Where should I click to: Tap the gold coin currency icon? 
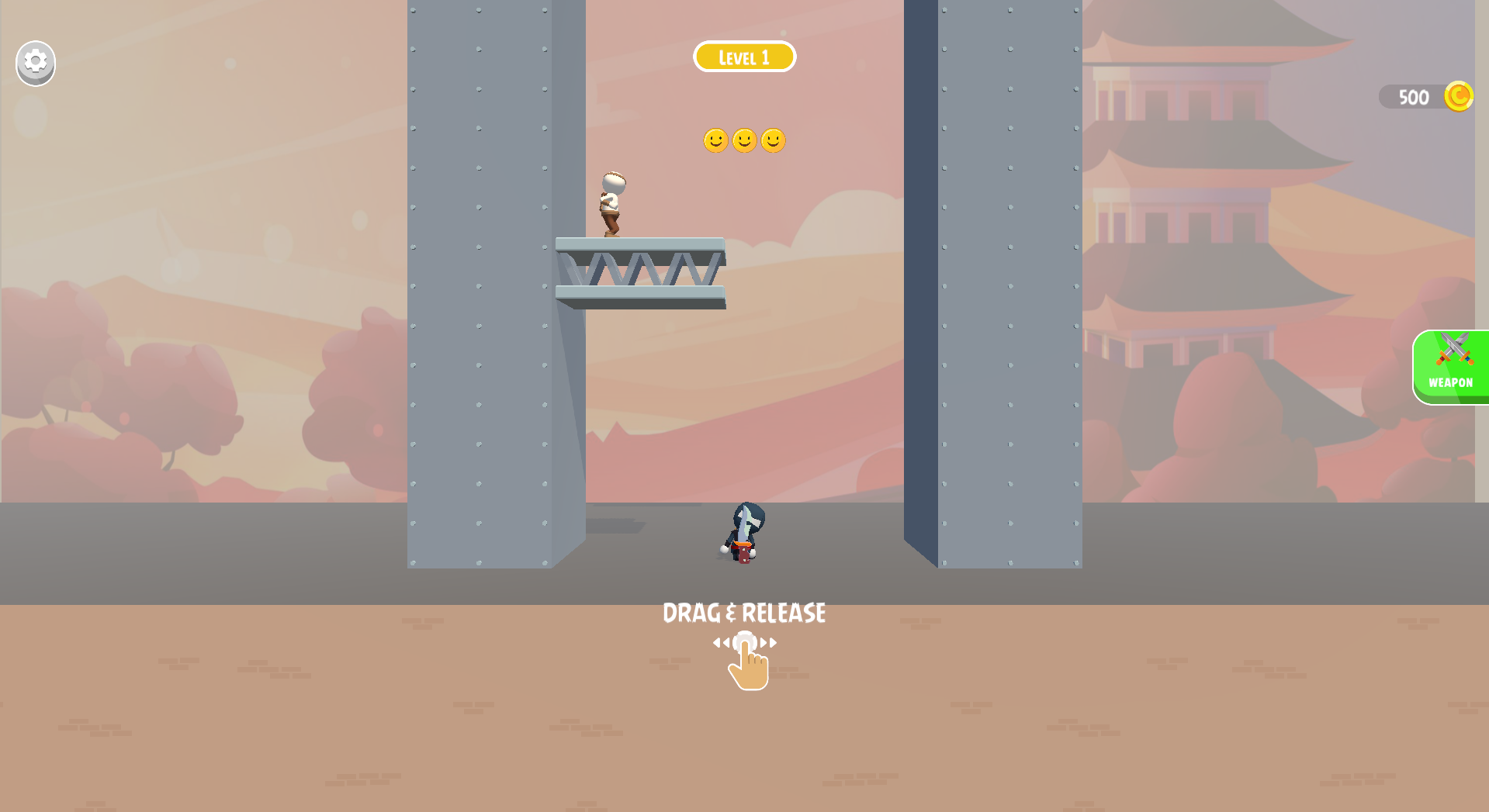click(1458, 95)
